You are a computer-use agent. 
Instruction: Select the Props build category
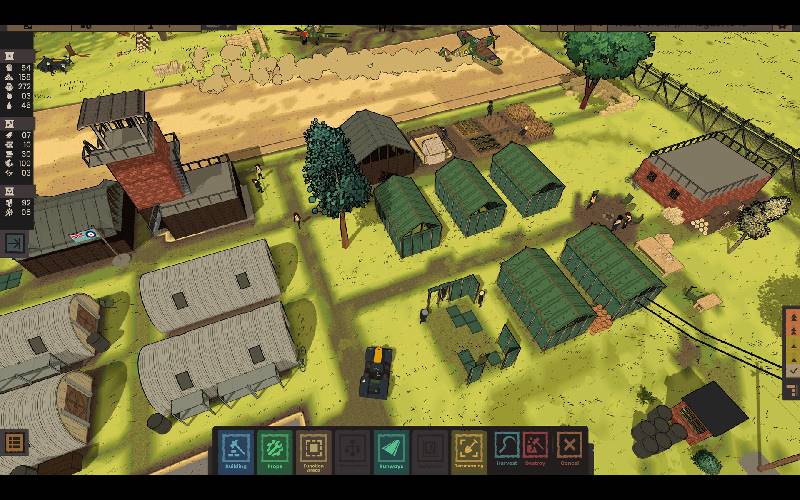tap(274, 449)
